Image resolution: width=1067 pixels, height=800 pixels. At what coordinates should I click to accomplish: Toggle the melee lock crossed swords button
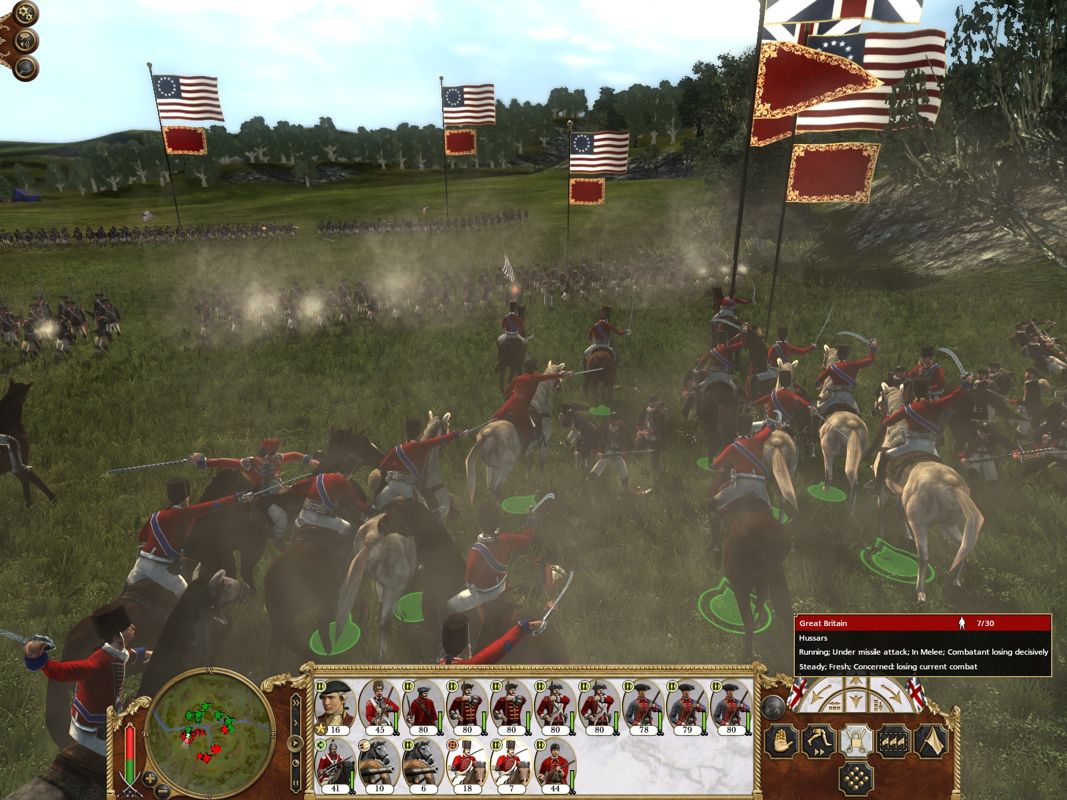(x=856, y=741)
